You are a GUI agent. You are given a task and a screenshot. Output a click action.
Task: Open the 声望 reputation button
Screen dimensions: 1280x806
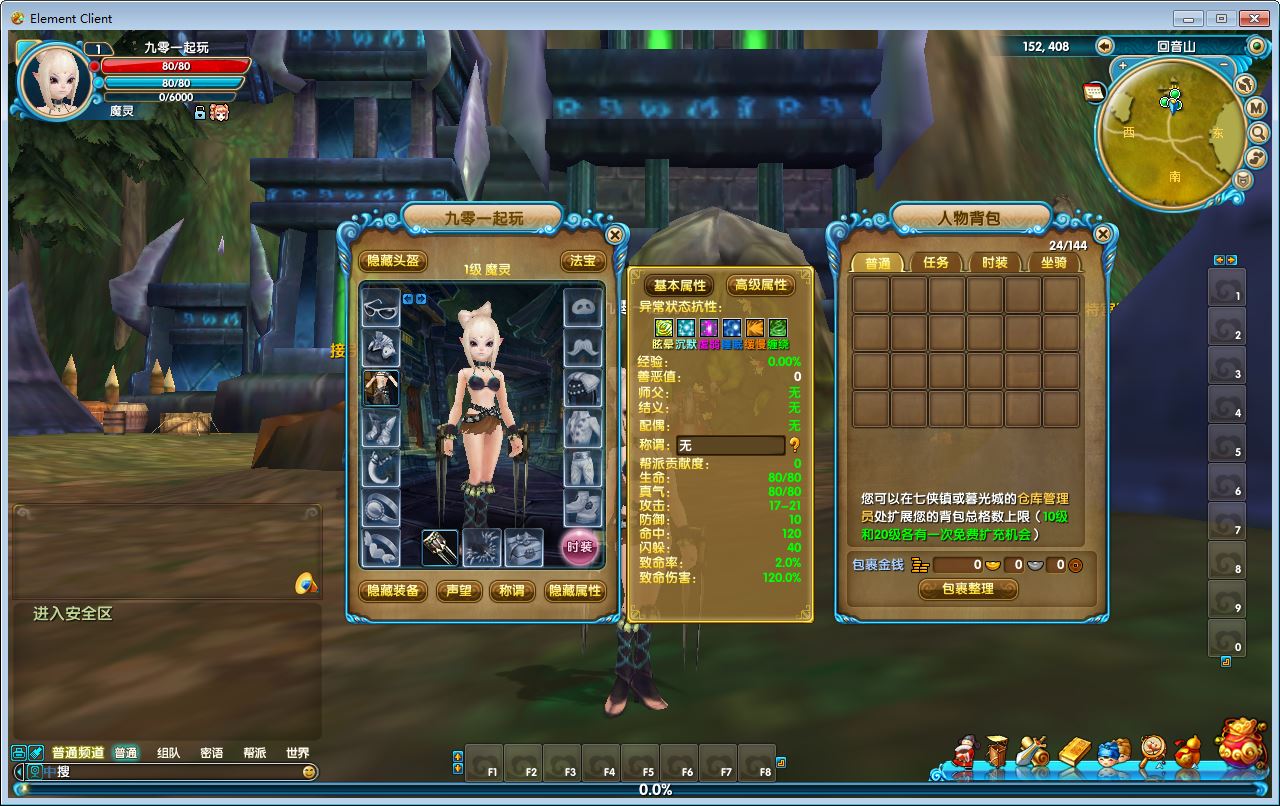pyautogui.click(x=459, y=591)
